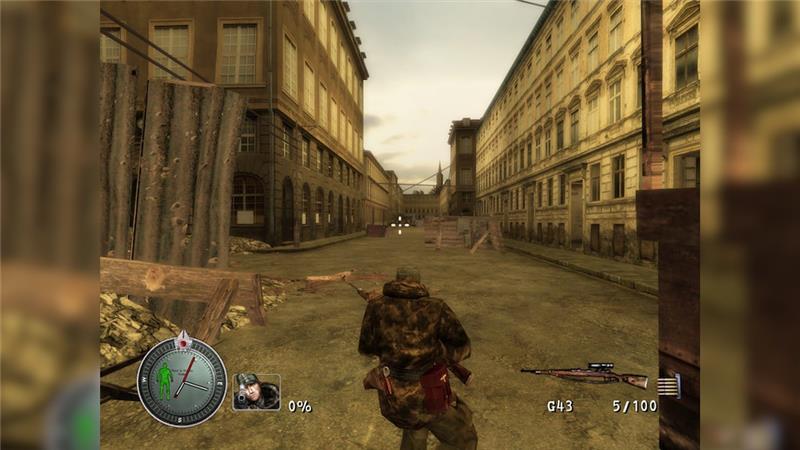Select the soldier portrait icon
The image size is (800, 450).
point(256,392)
